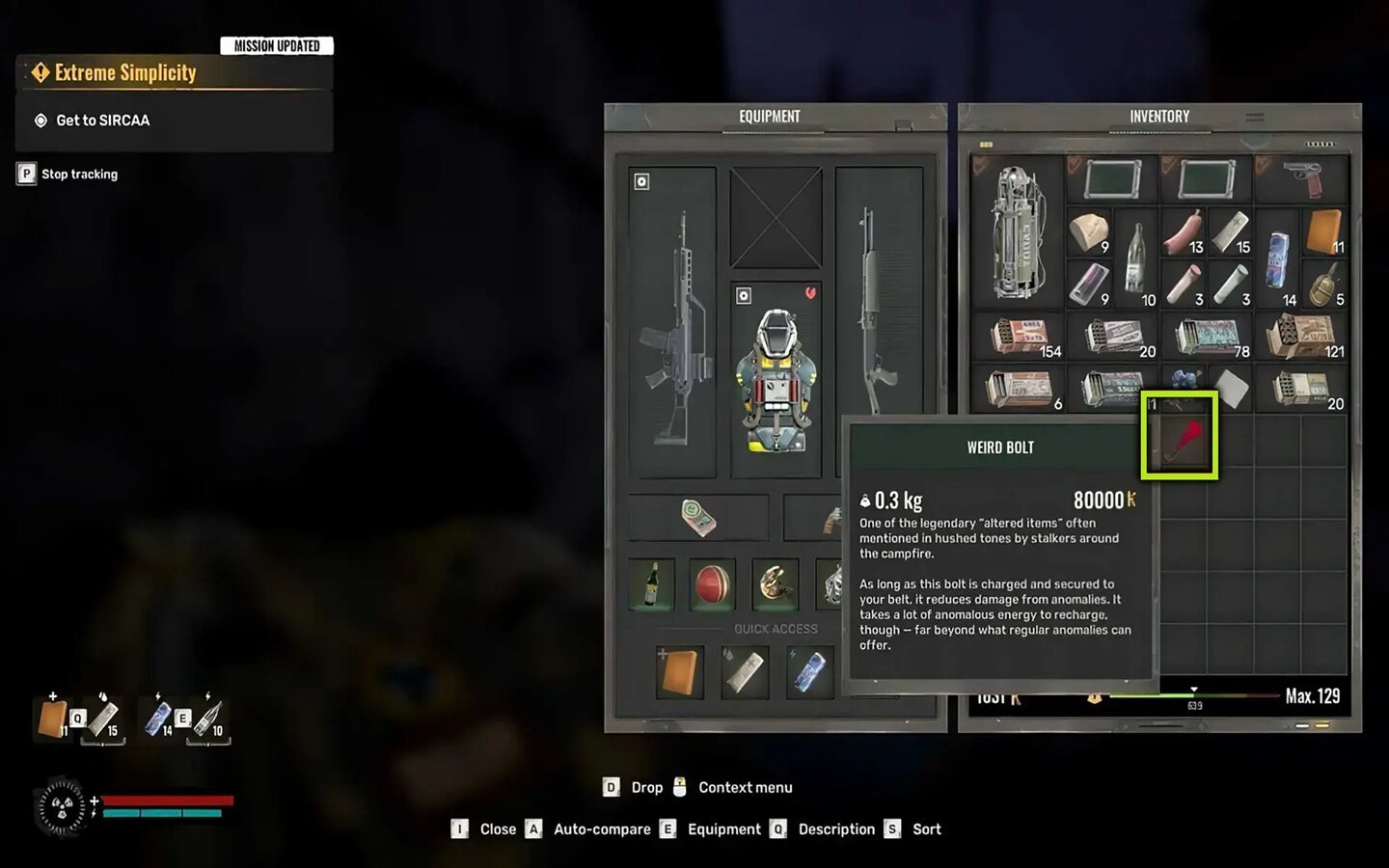This screenshot has width=1389, height=868.
Task: Choose the red ball artifact
Action: 714,583
